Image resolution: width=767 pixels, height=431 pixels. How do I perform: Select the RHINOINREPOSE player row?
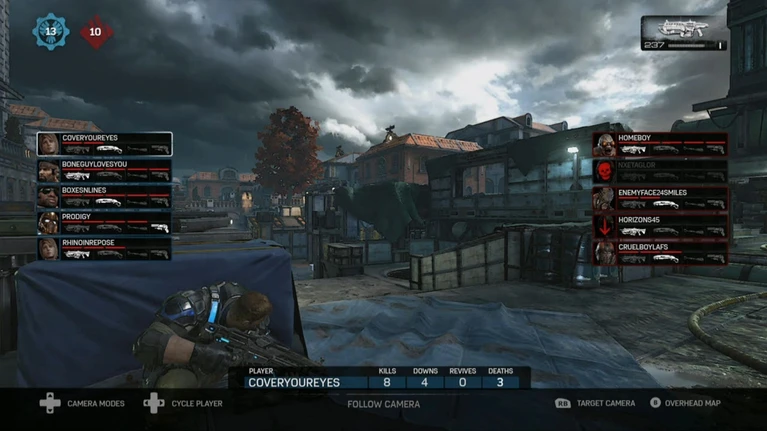click(x=104, y=248)
